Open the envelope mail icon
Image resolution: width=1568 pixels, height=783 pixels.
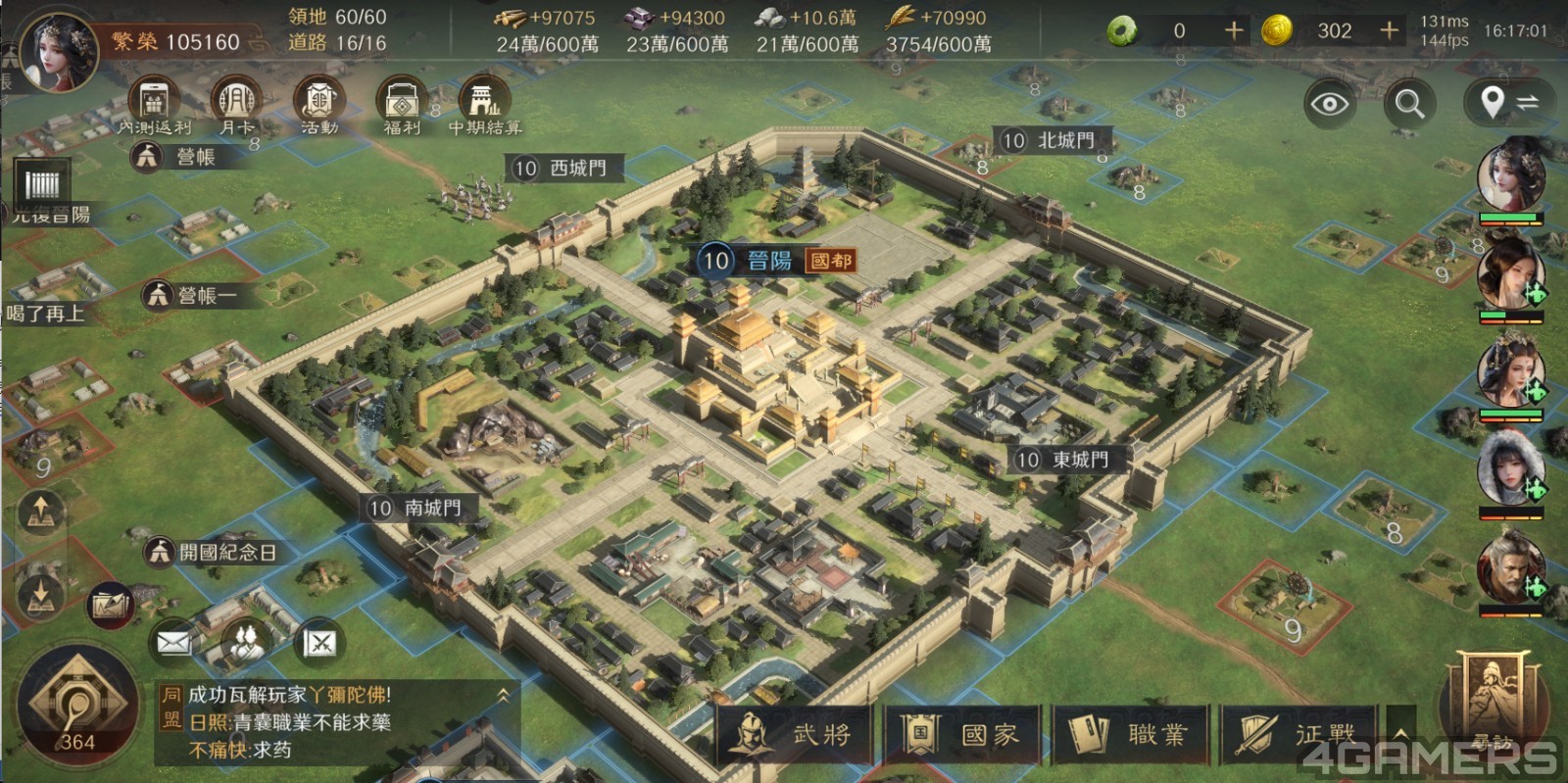coord(174,642)
